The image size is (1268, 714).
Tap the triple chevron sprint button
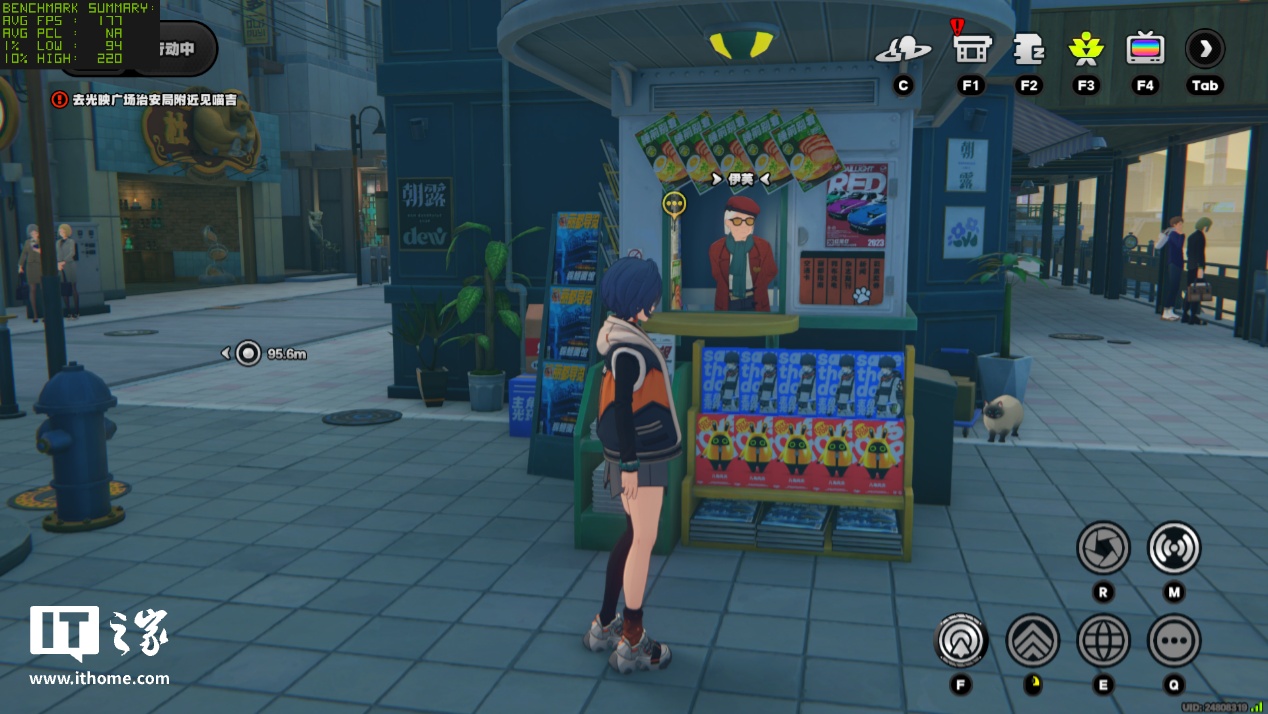tap(1032, 640)
